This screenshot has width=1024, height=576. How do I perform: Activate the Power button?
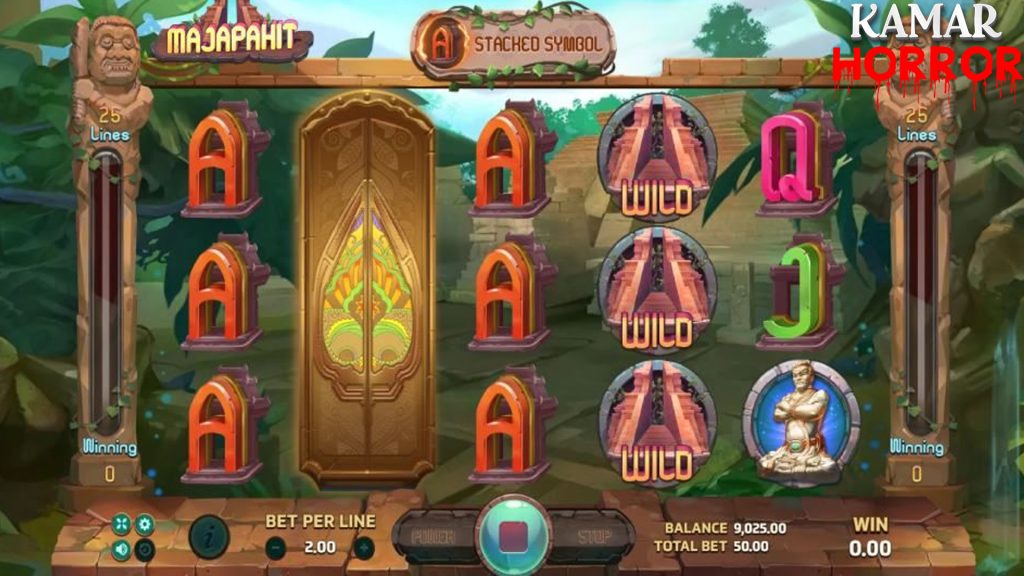tap(433, 535)
